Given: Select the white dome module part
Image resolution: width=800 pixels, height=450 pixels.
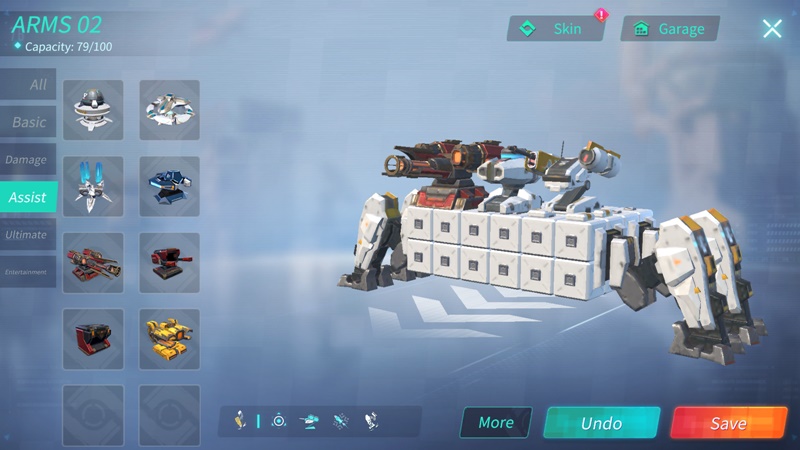Looking at the screenshot, I should 93,110.
